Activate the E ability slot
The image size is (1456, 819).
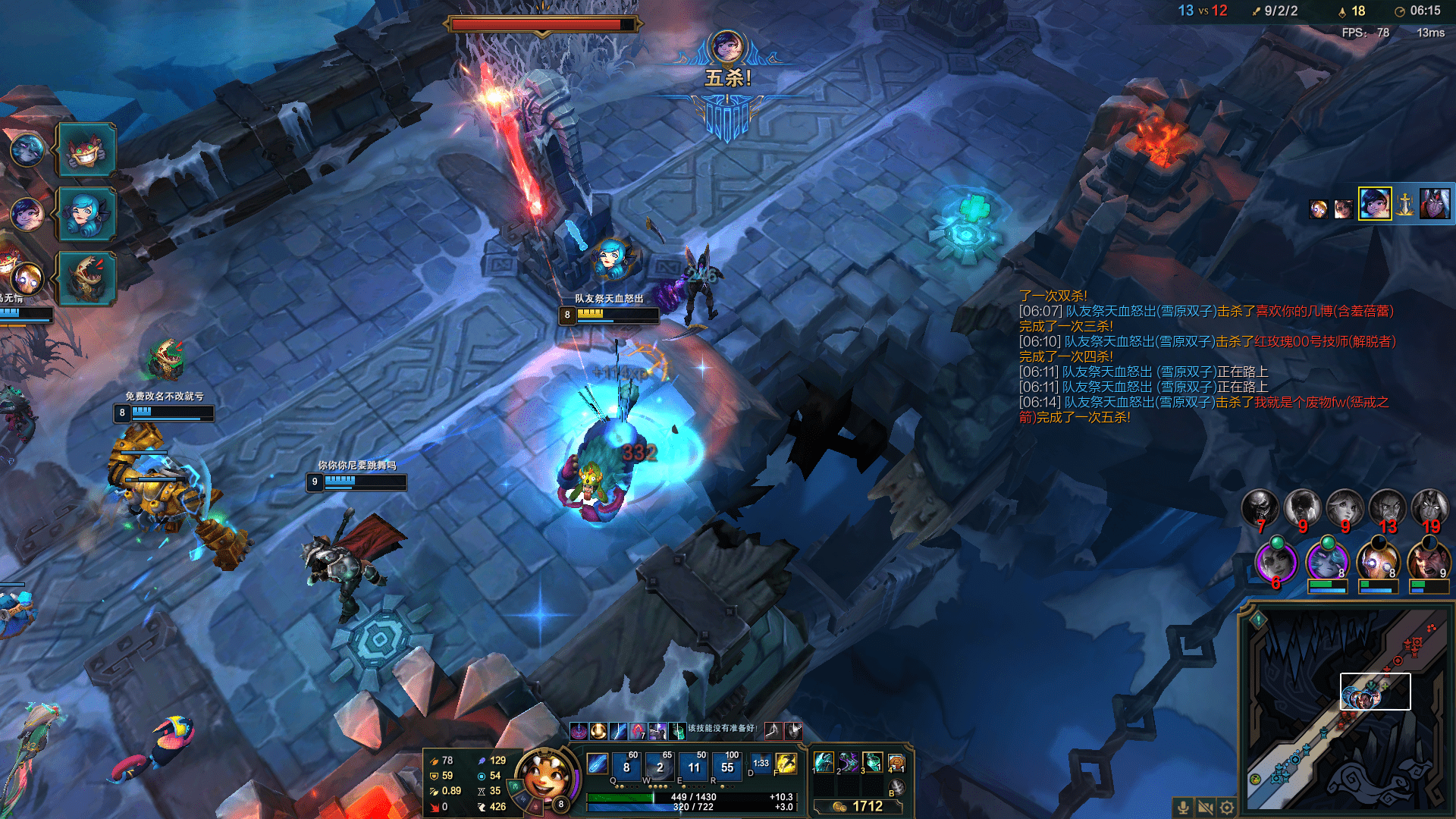point(694,767)
